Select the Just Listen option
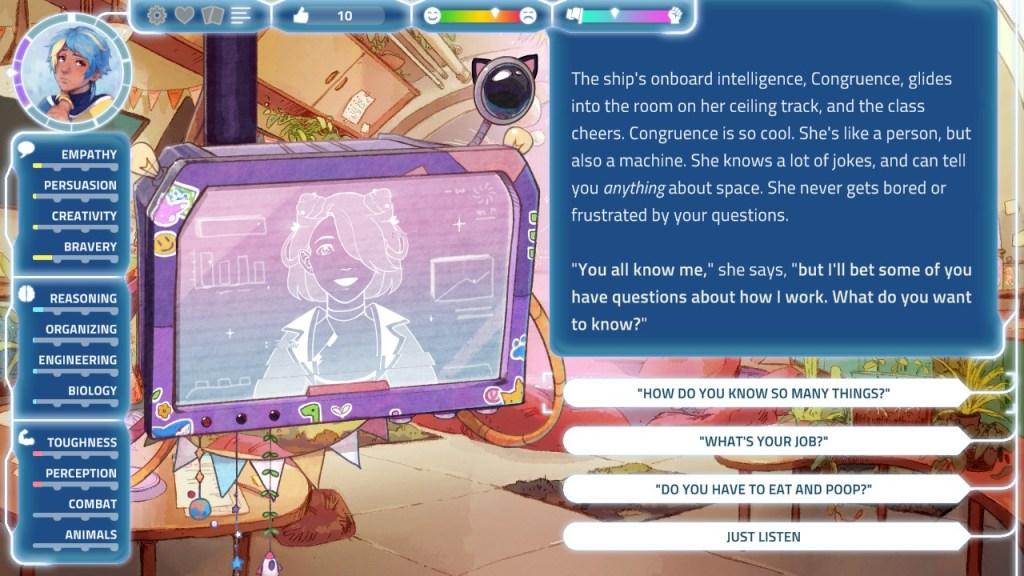This screenshot has height=576, width=1024. (763, 537)
